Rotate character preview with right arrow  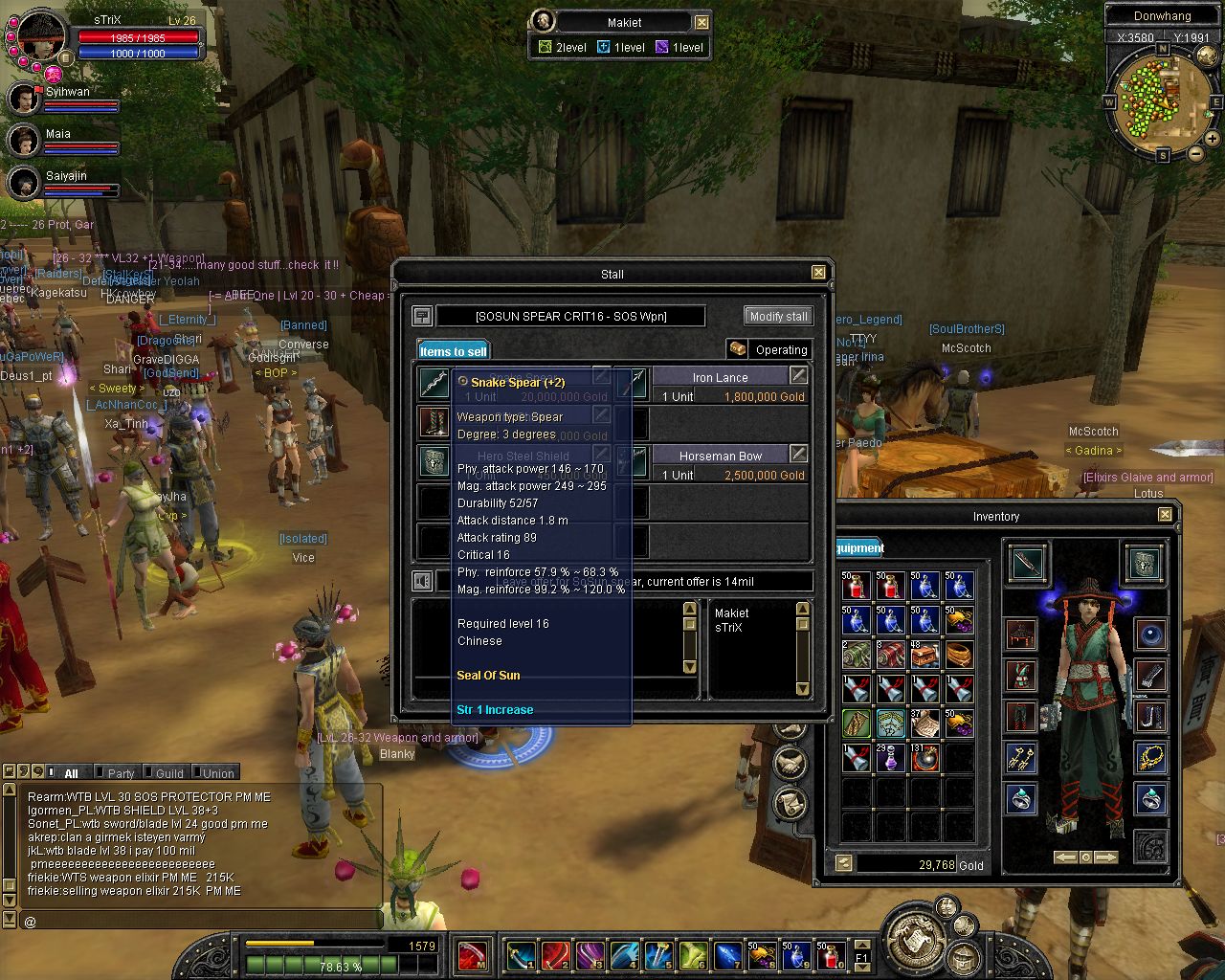click(1106, 857)
